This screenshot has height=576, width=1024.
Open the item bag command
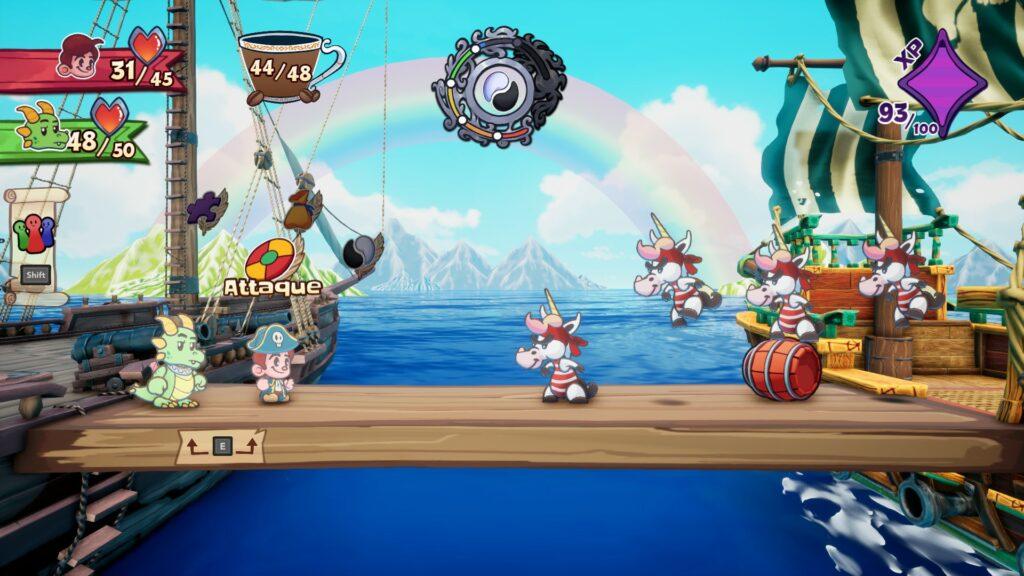[302, 207]
